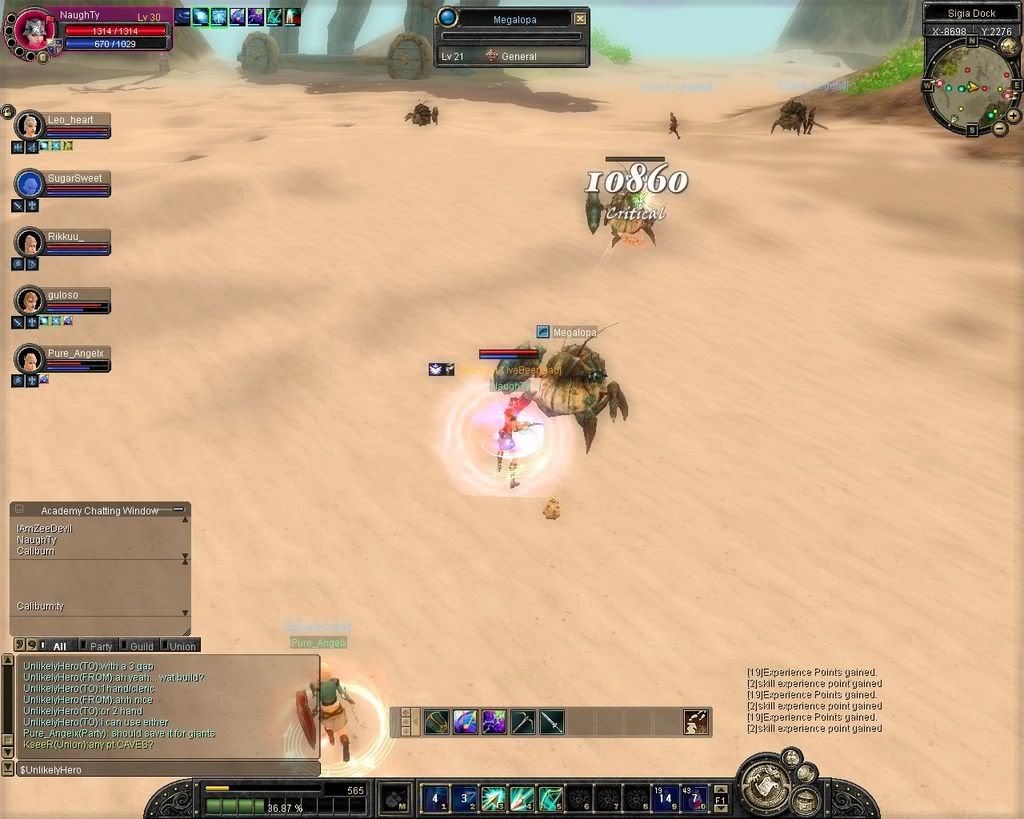The width and height of the screenshot is (1024, 819).
Task: Open the Guild chat tab
Action: click(x=141, y=646)
